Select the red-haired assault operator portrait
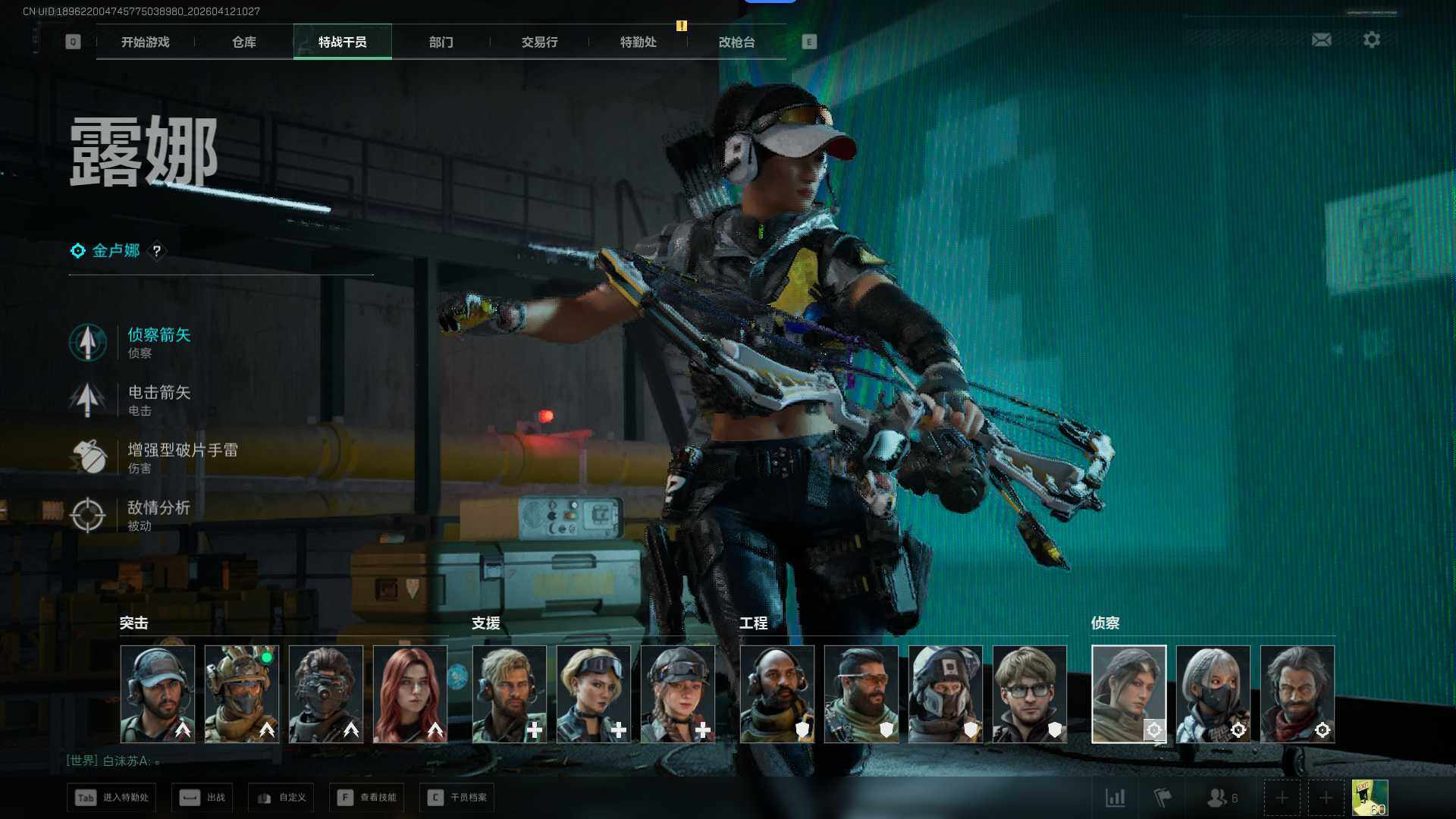 tap(410, 693)
